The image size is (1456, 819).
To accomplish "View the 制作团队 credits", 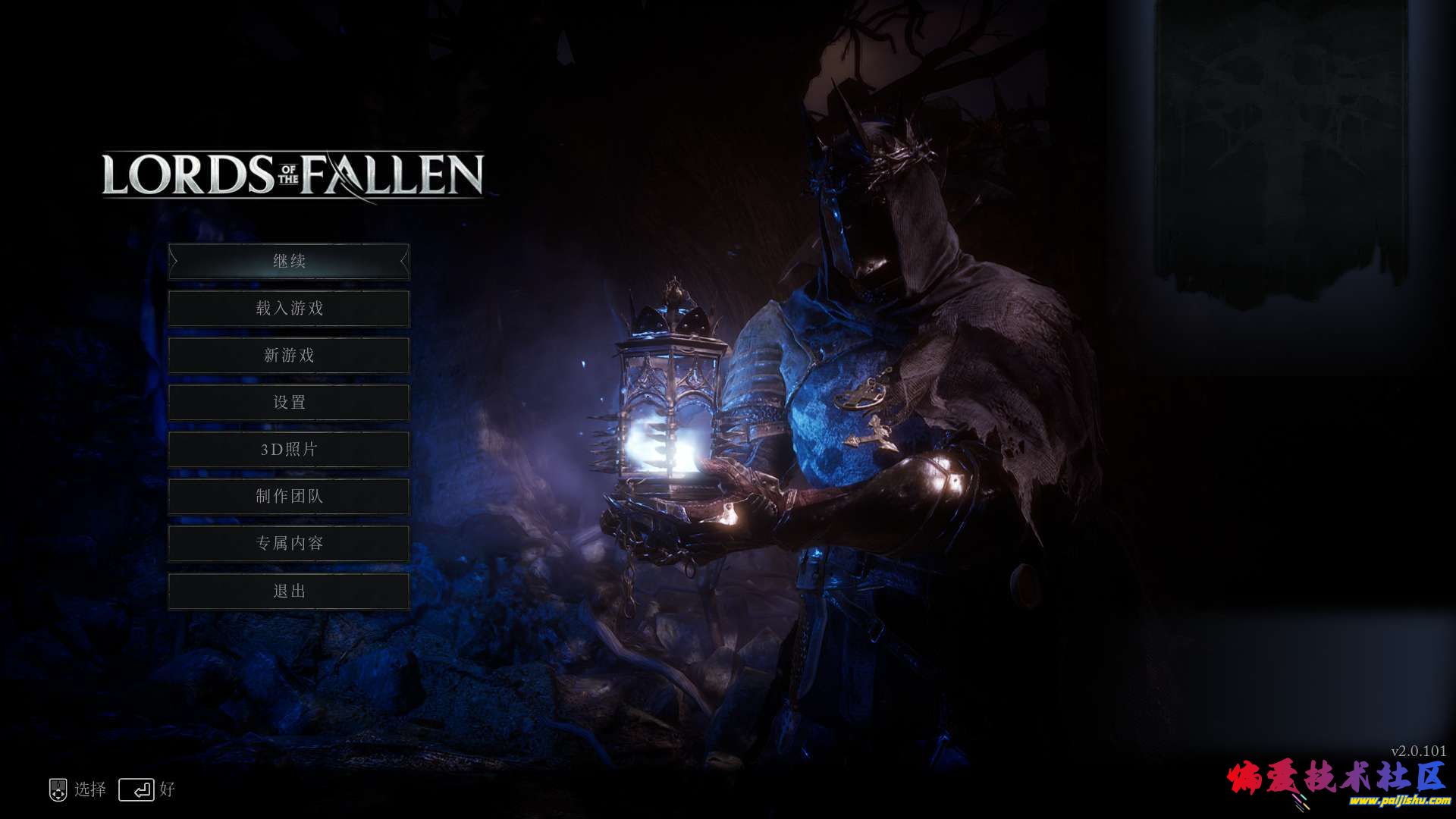I will (x=289, y=497).
